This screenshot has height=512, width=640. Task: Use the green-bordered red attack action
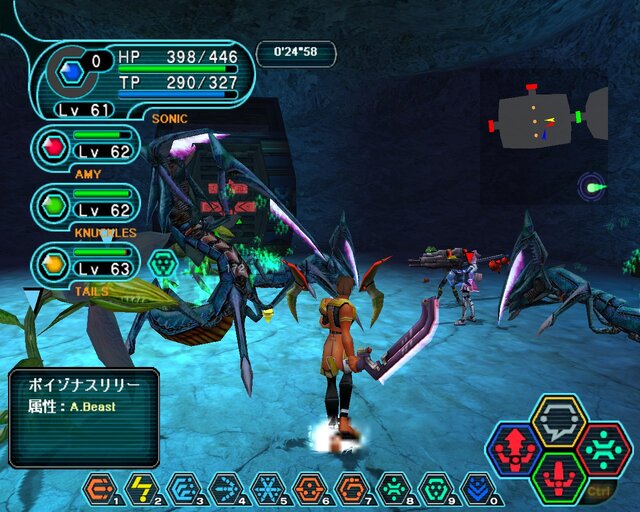558,478
